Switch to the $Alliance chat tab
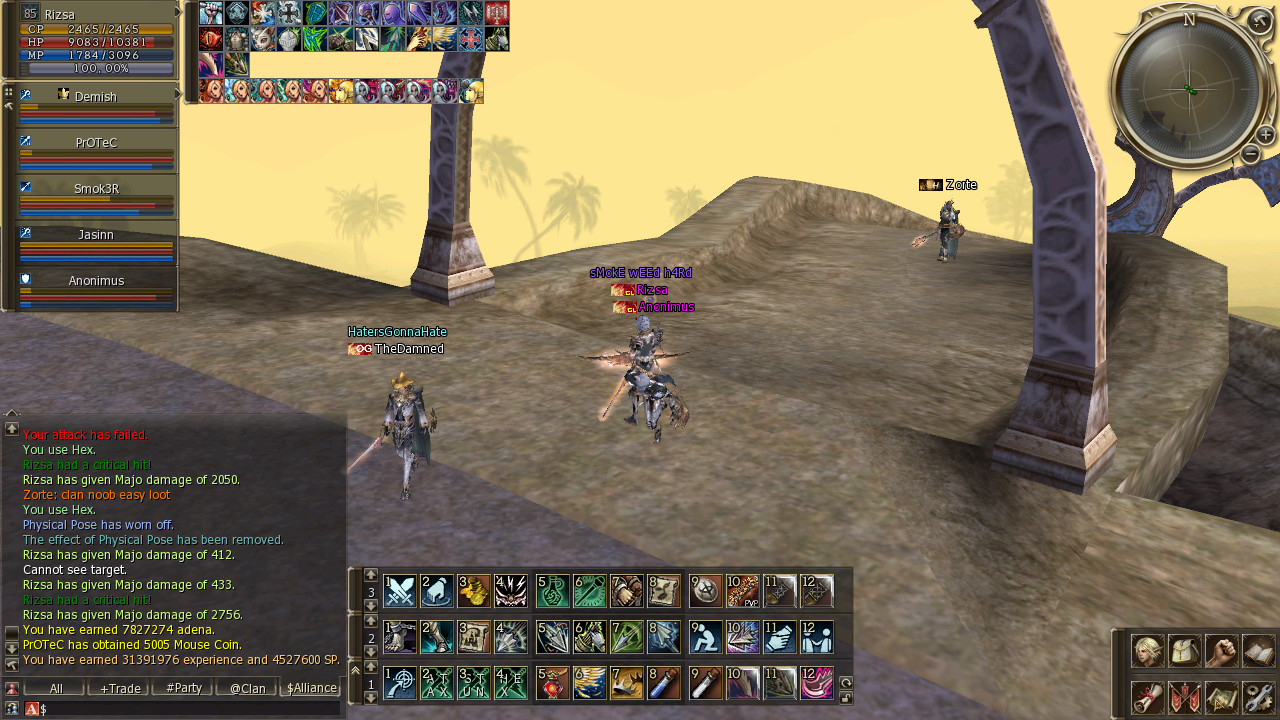Image resolution: width=1280 pixels, height=720 pixels. [x=311, y=688]
